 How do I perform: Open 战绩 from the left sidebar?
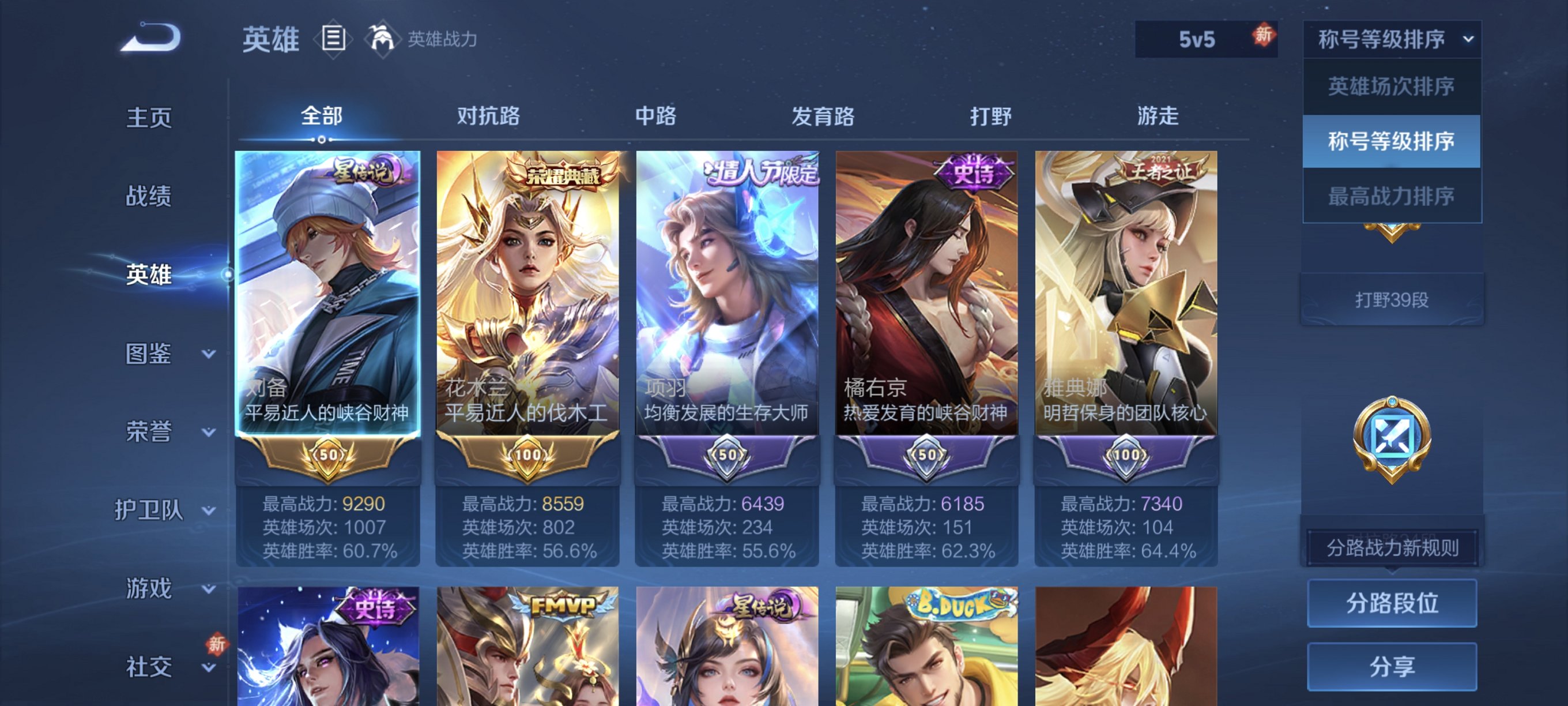[x=148, y=196]
